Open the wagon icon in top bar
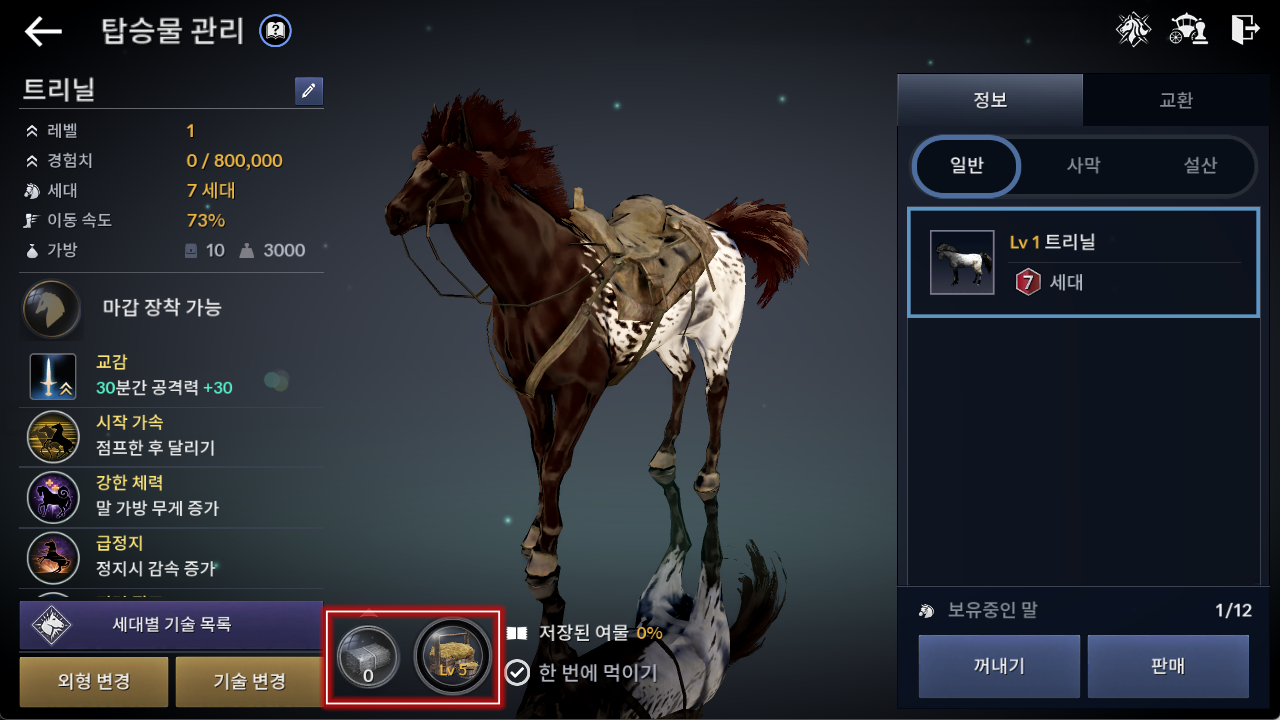This screenshot has width=1280, height=720. coord(1188,31)
